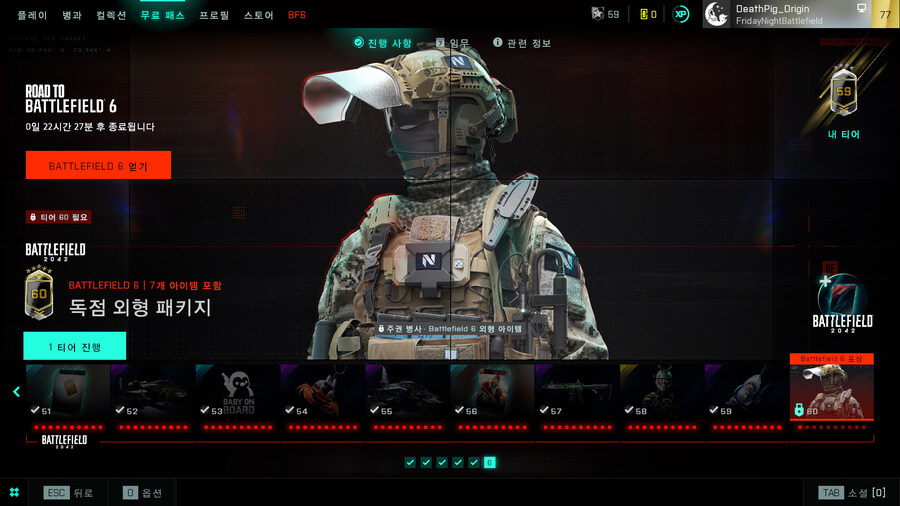Image resolution: width=900 pixels, height=506 pixels.
Task: View the 내 티어 badge
Action: click(843, 100)
